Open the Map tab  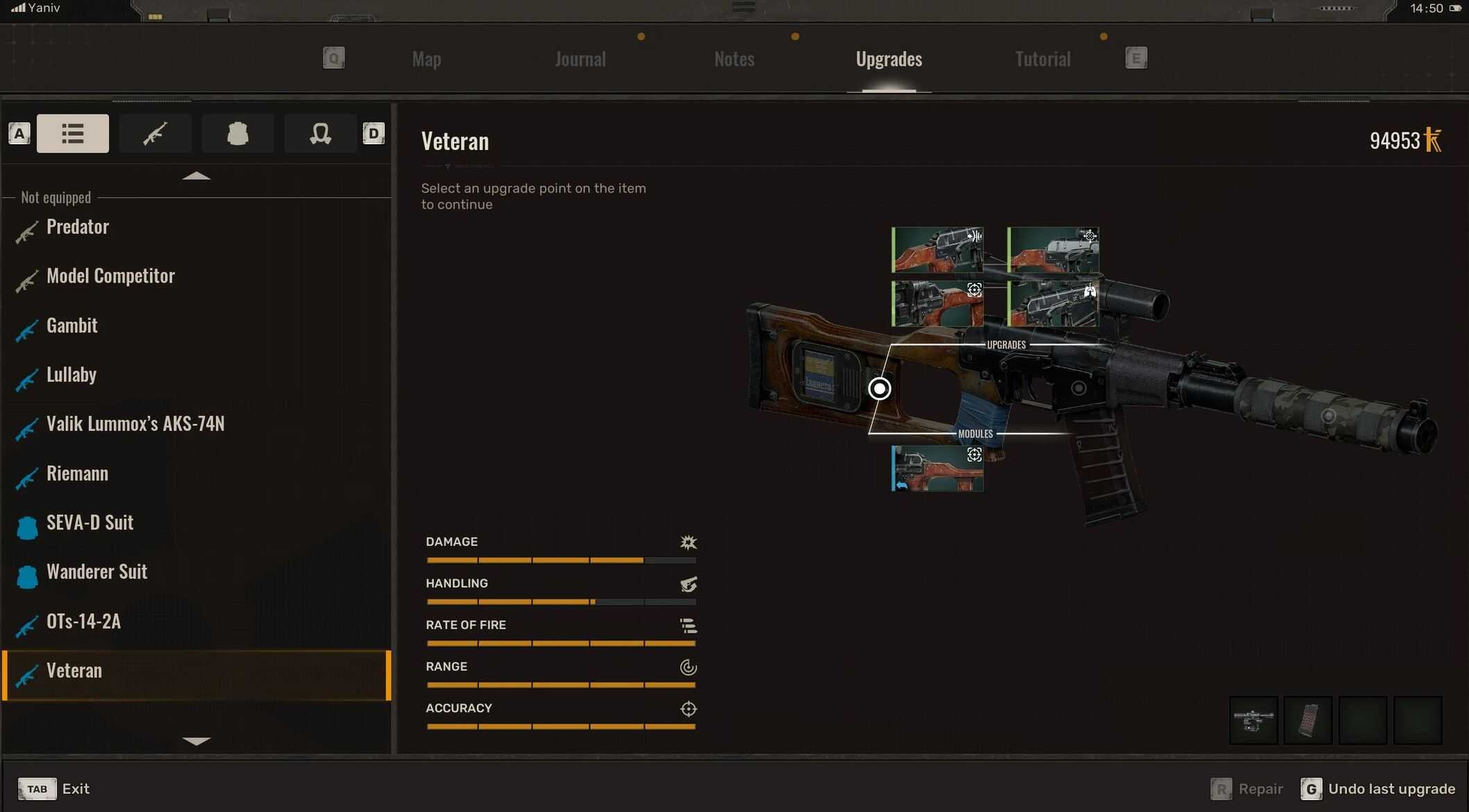[426, 59]
